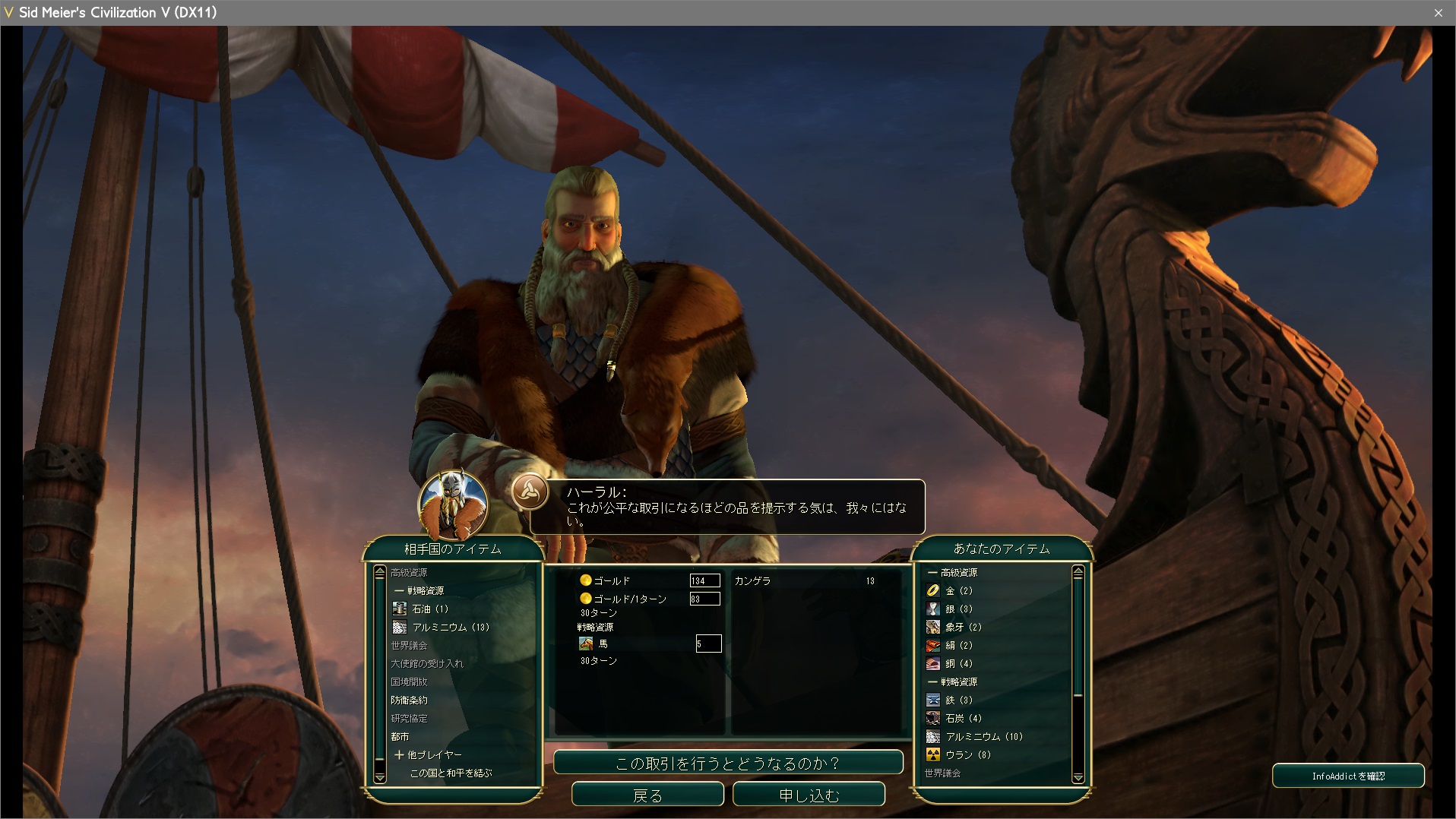This screenshot has width=1456, height=819.
Task: Offer your 鉄 (3) strategic resource
Action: (958, 700)
